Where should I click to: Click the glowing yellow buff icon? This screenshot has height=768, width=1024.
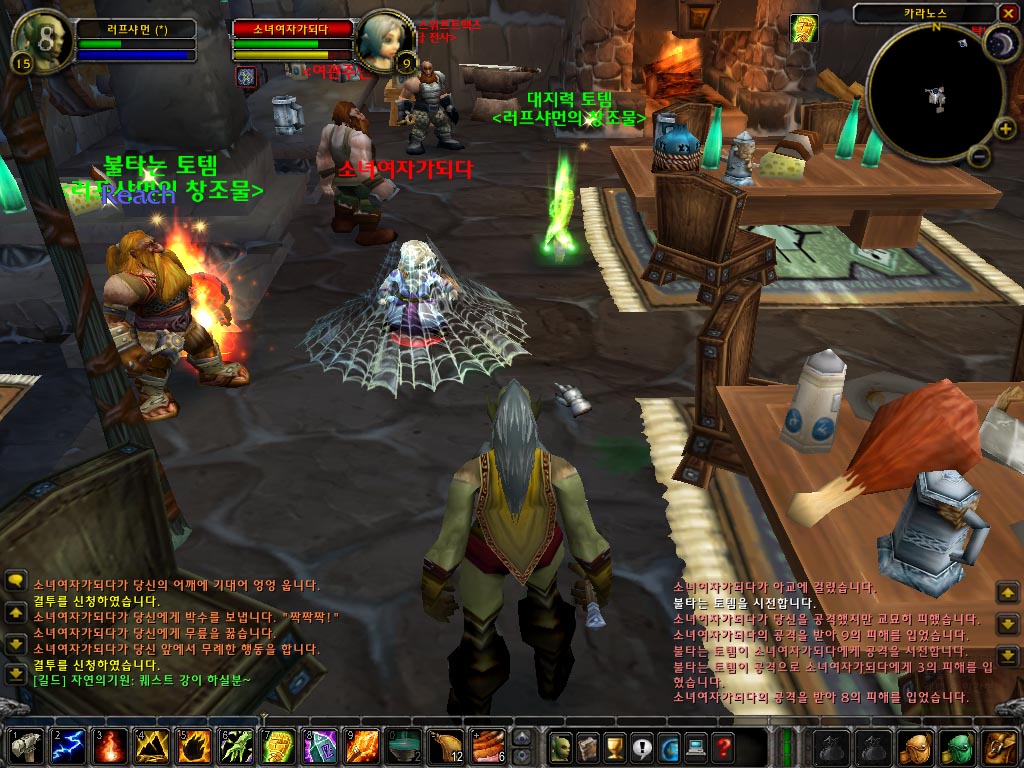(804, 28)
